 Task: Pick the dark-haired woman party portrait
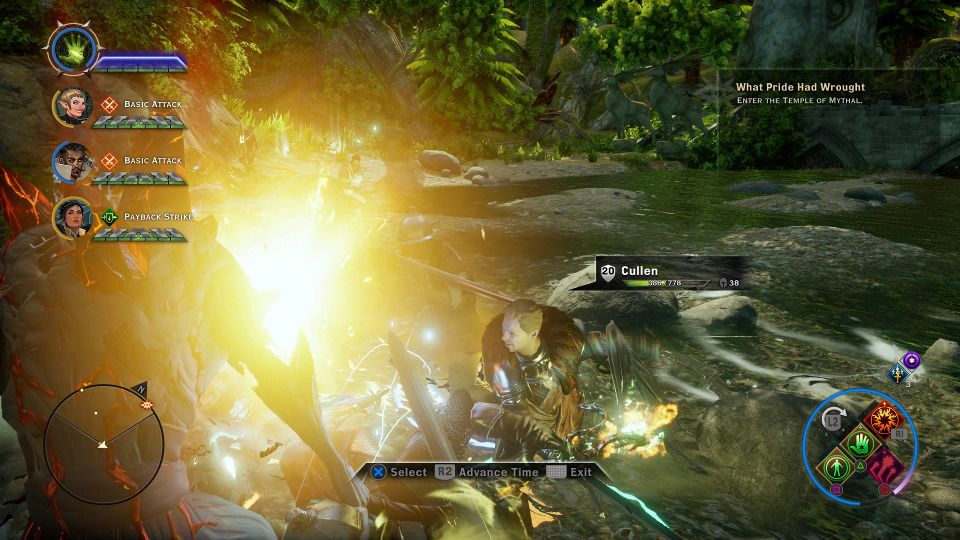tap(73, 218)
